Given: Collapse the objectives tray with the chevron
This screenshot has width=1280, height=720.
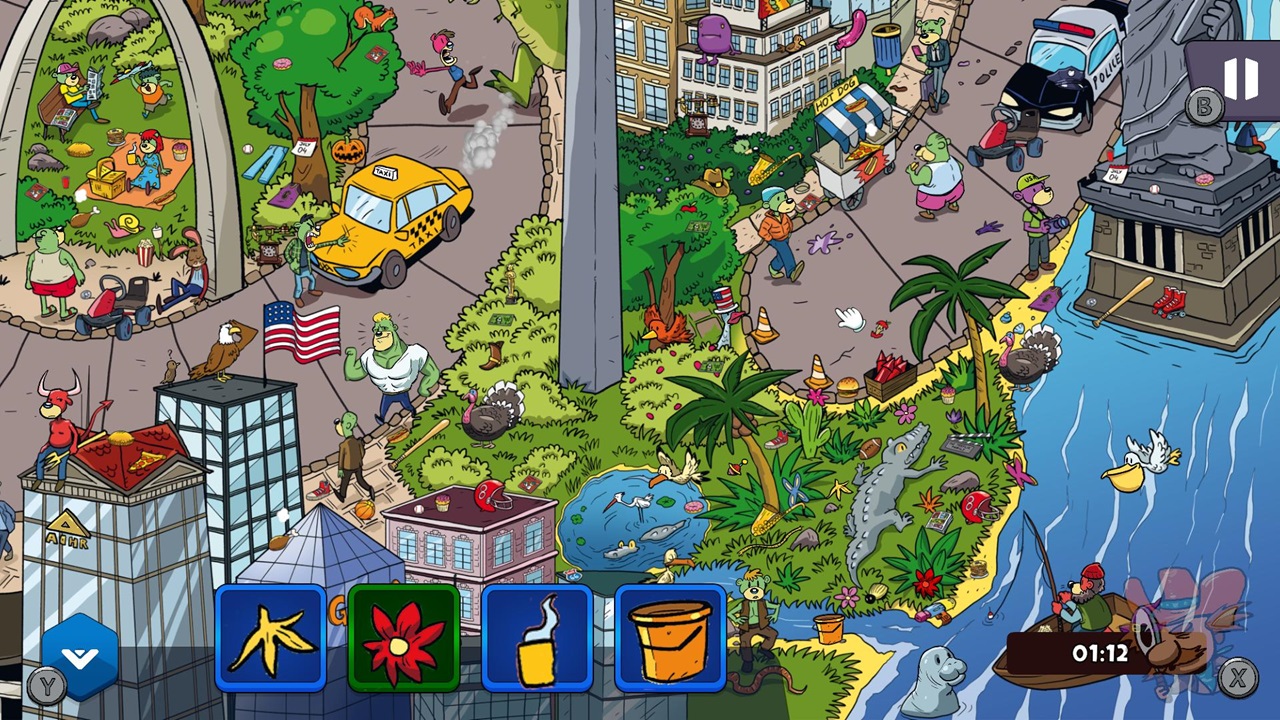Looking at the screenshot, I should coord(80,657).
